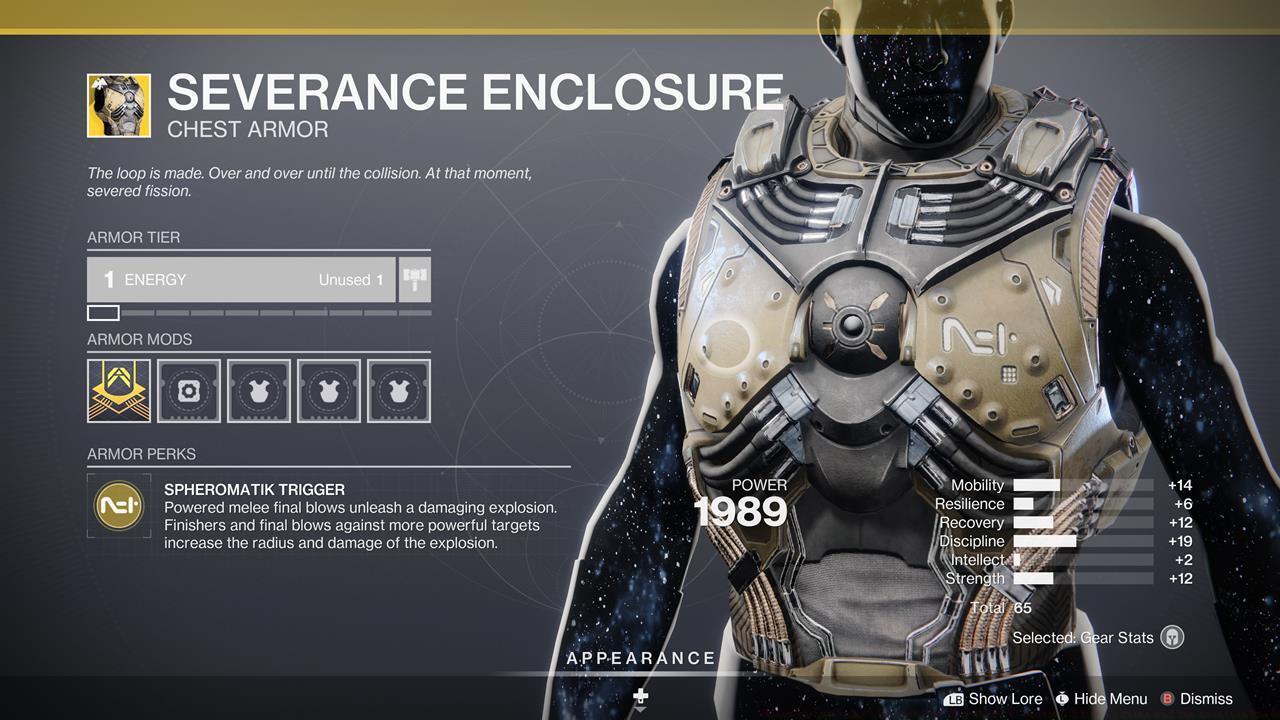Click the energy tier progress bar
Viewport: 1280px width, 720px height.
[255, 312]
